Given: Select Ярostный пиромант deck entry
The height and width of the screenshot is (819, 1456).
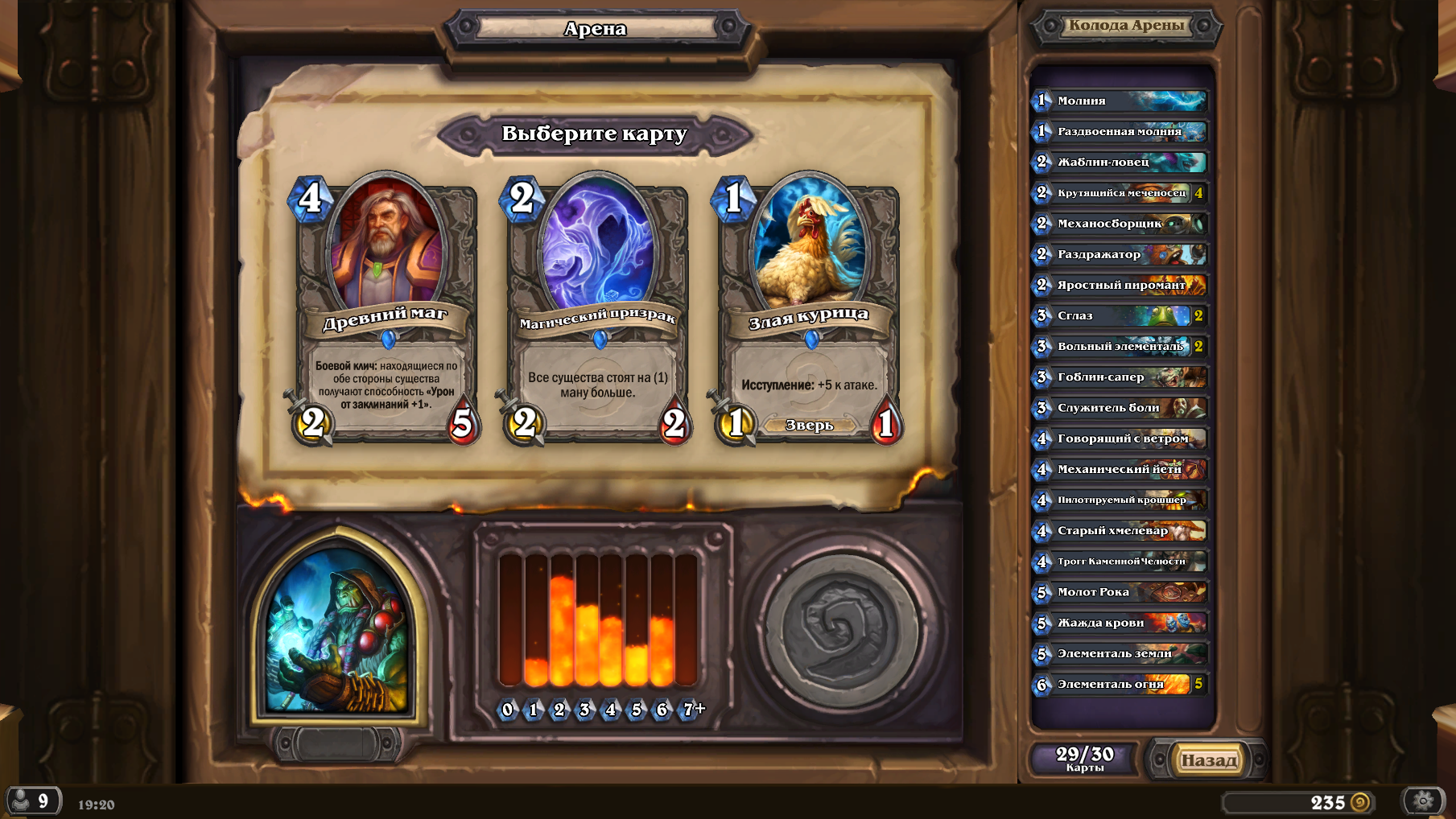Looking at the screenshot, I should [x=1120, y=285].
